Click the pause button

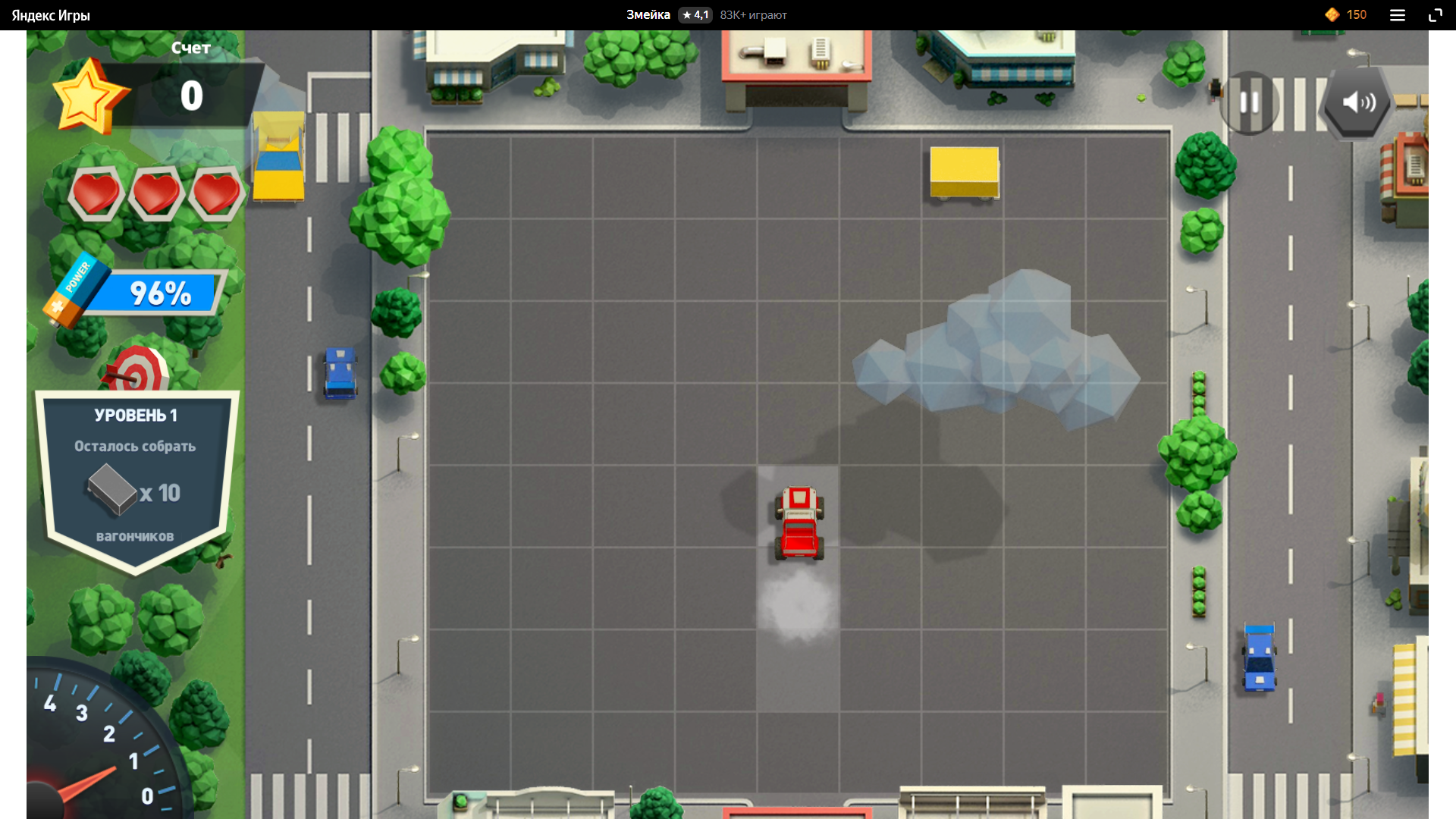[x=1249, y=104]
